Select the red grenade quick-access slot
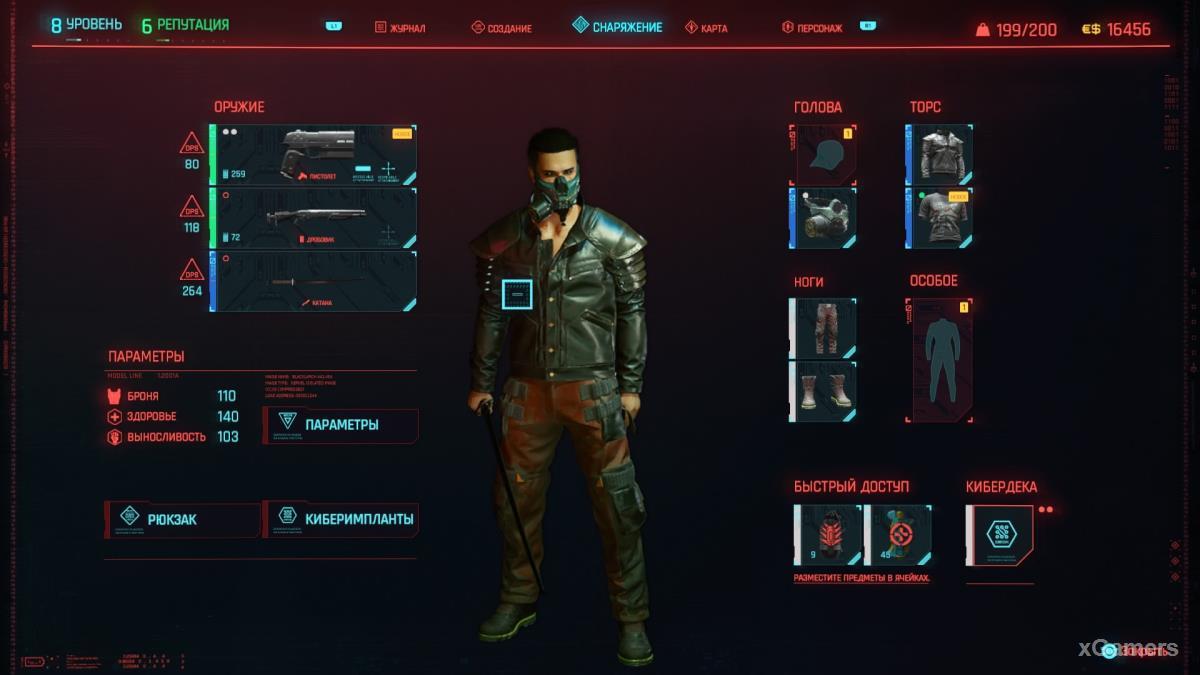 (x=827, y=534)
